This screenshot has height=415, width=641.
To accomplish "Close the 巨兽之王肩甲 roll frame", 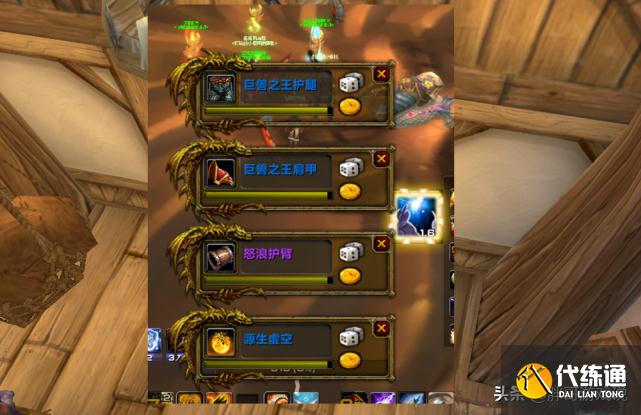I will pos(381,158).
